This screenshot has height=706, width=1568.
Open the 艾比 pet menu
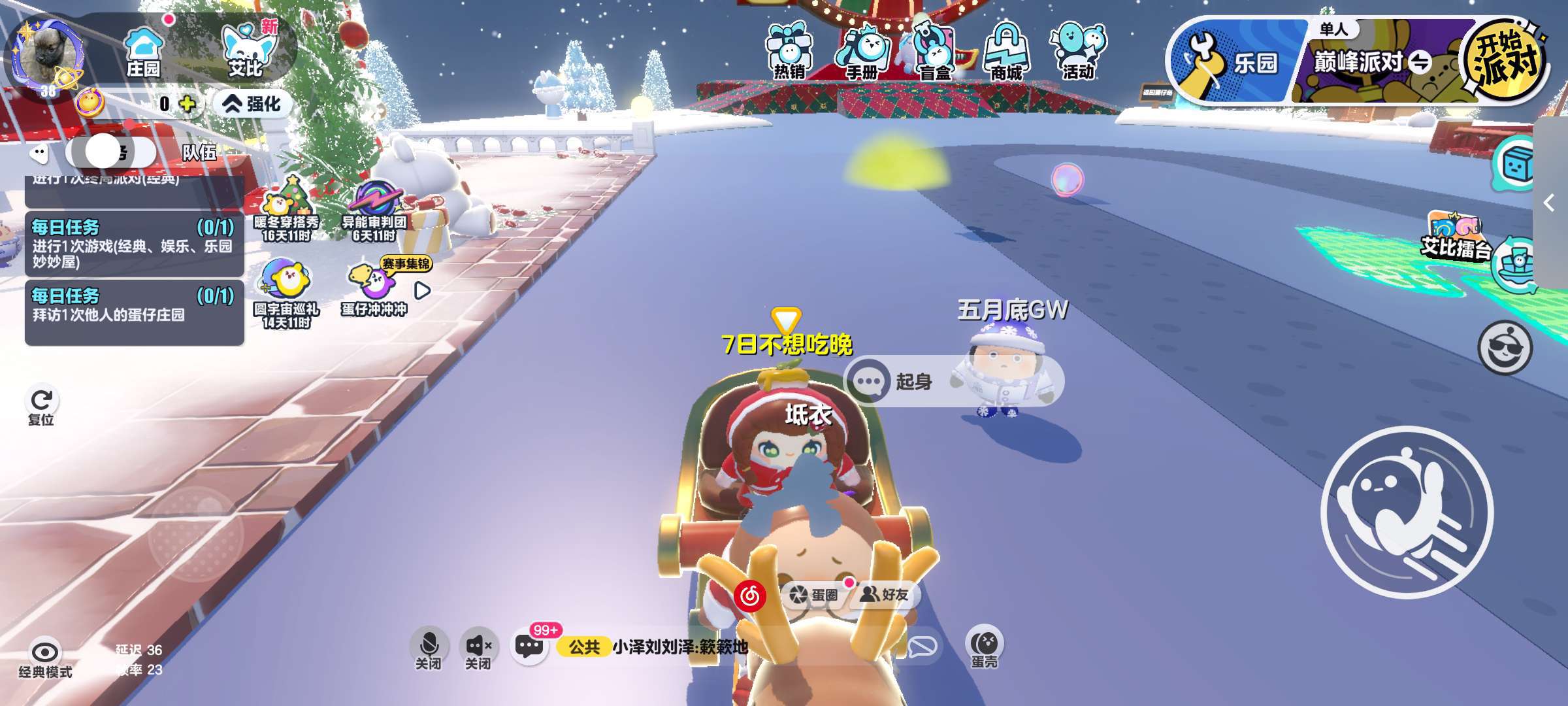(247, 52)
